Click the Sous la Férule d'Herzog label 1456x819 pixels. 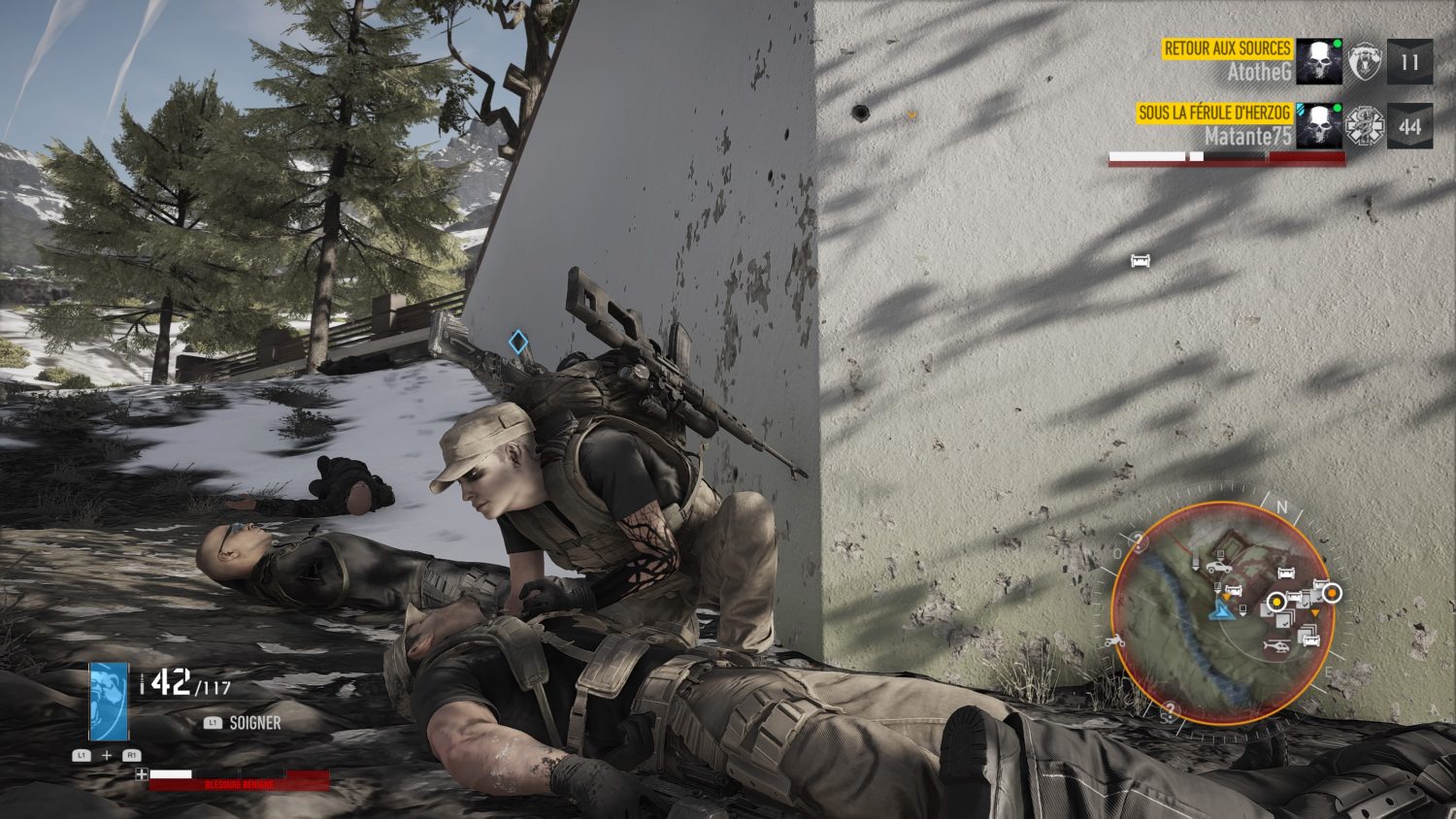1214,113
